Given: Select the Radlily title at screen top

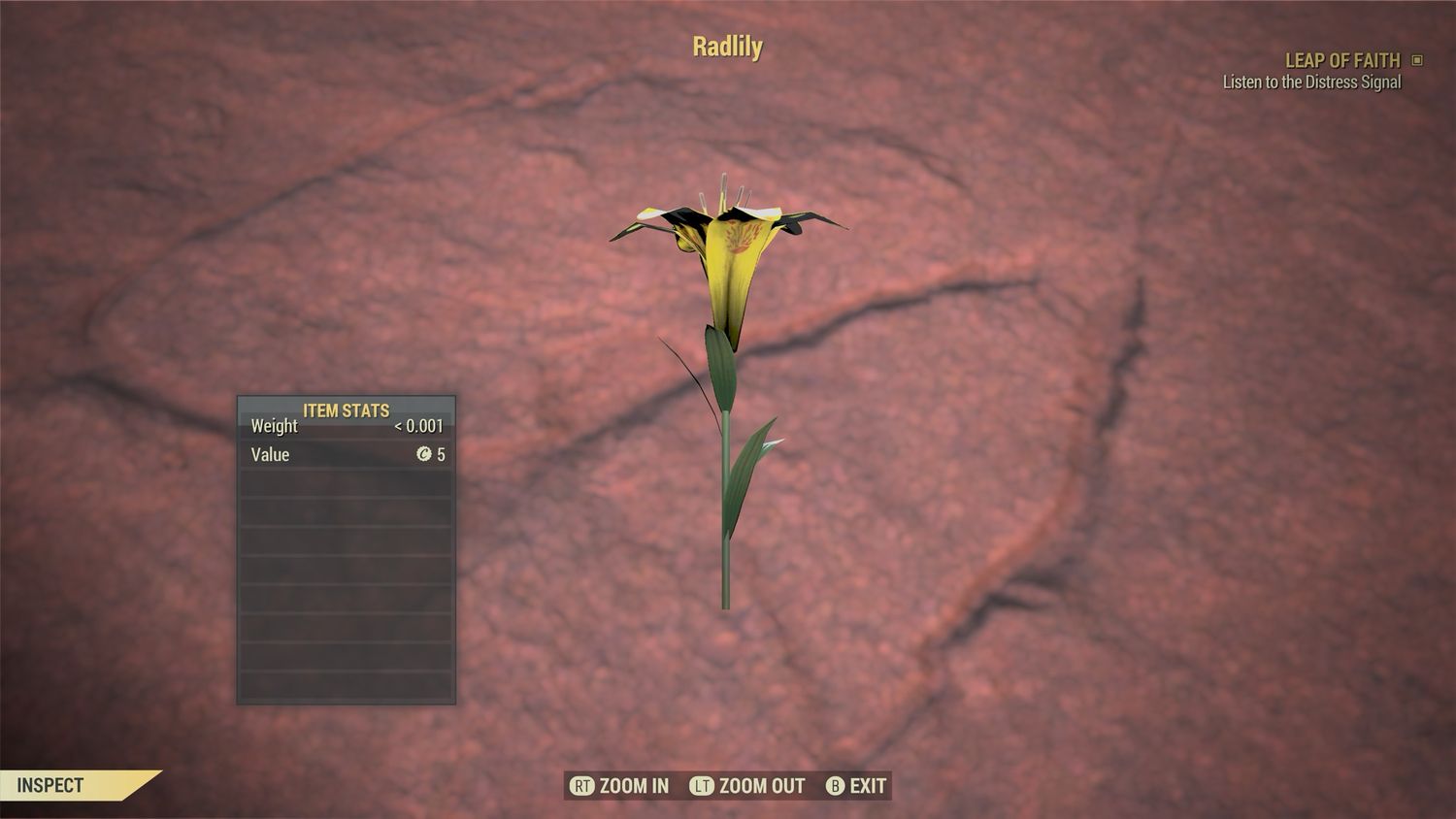Looking at the screenshot, I should click(x=727, y=46).
